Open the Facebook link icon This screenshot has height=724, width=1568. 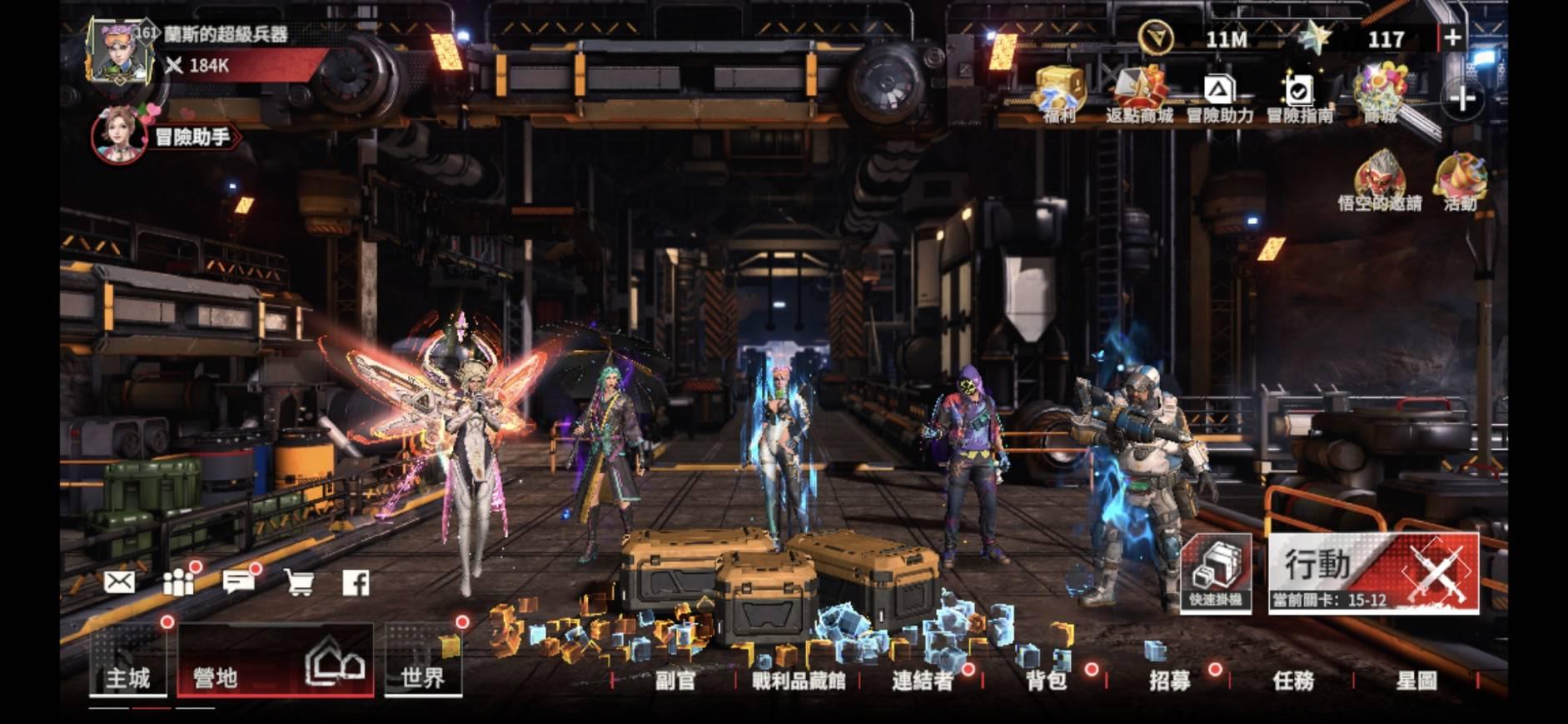(356, 582)
